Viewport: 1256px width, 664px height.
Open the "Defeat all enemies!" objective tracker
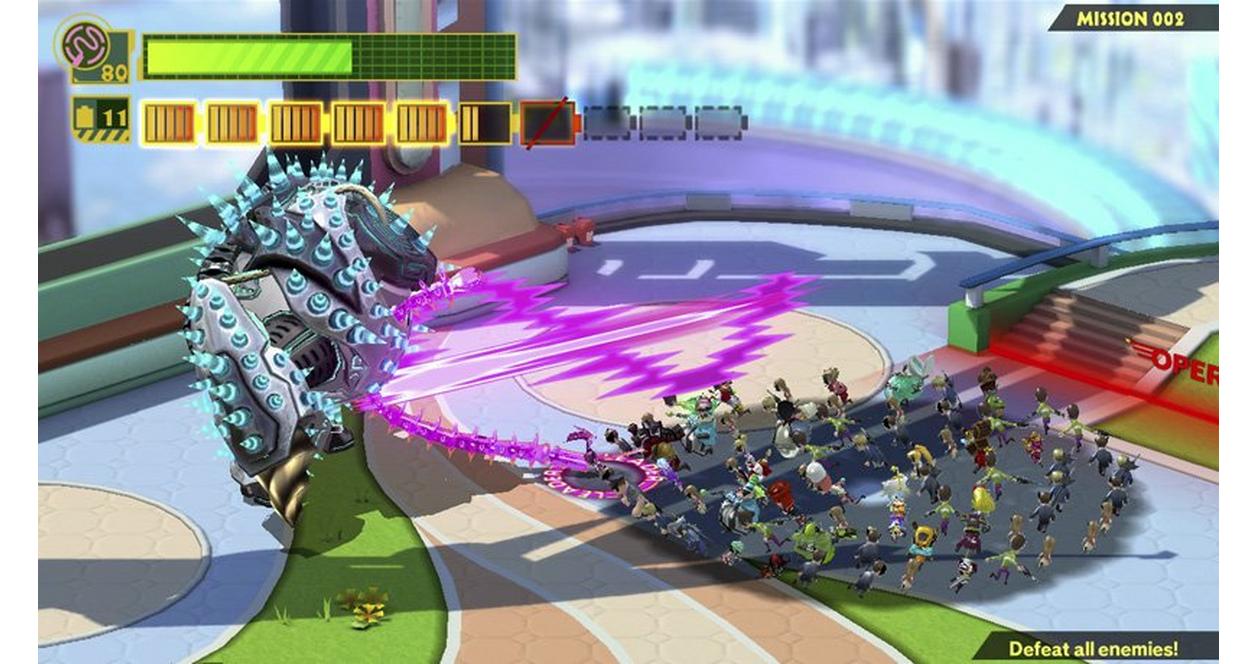(x=1093, y=648)
